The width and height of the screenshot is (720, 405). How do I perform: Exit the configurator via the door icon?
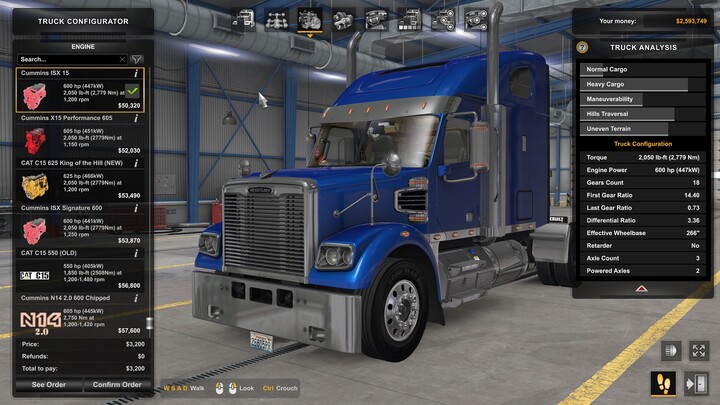point(697,383)
